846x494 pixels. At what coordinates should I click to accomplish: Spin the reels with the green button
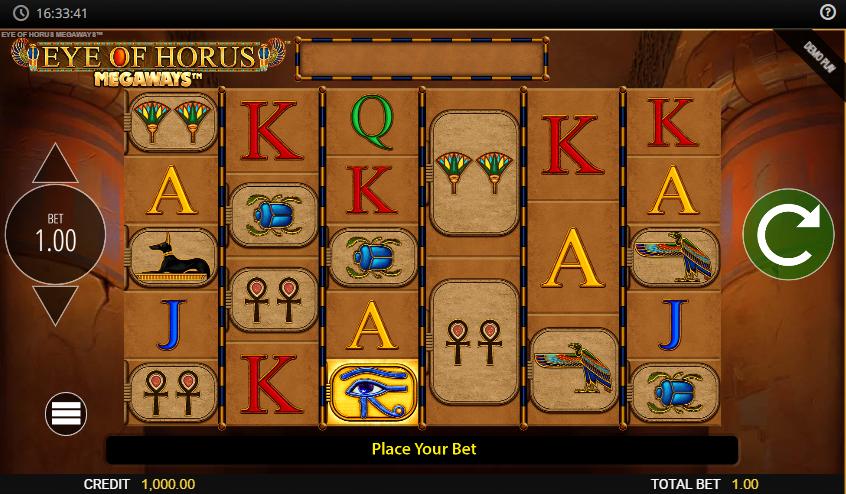click(788, 234)
